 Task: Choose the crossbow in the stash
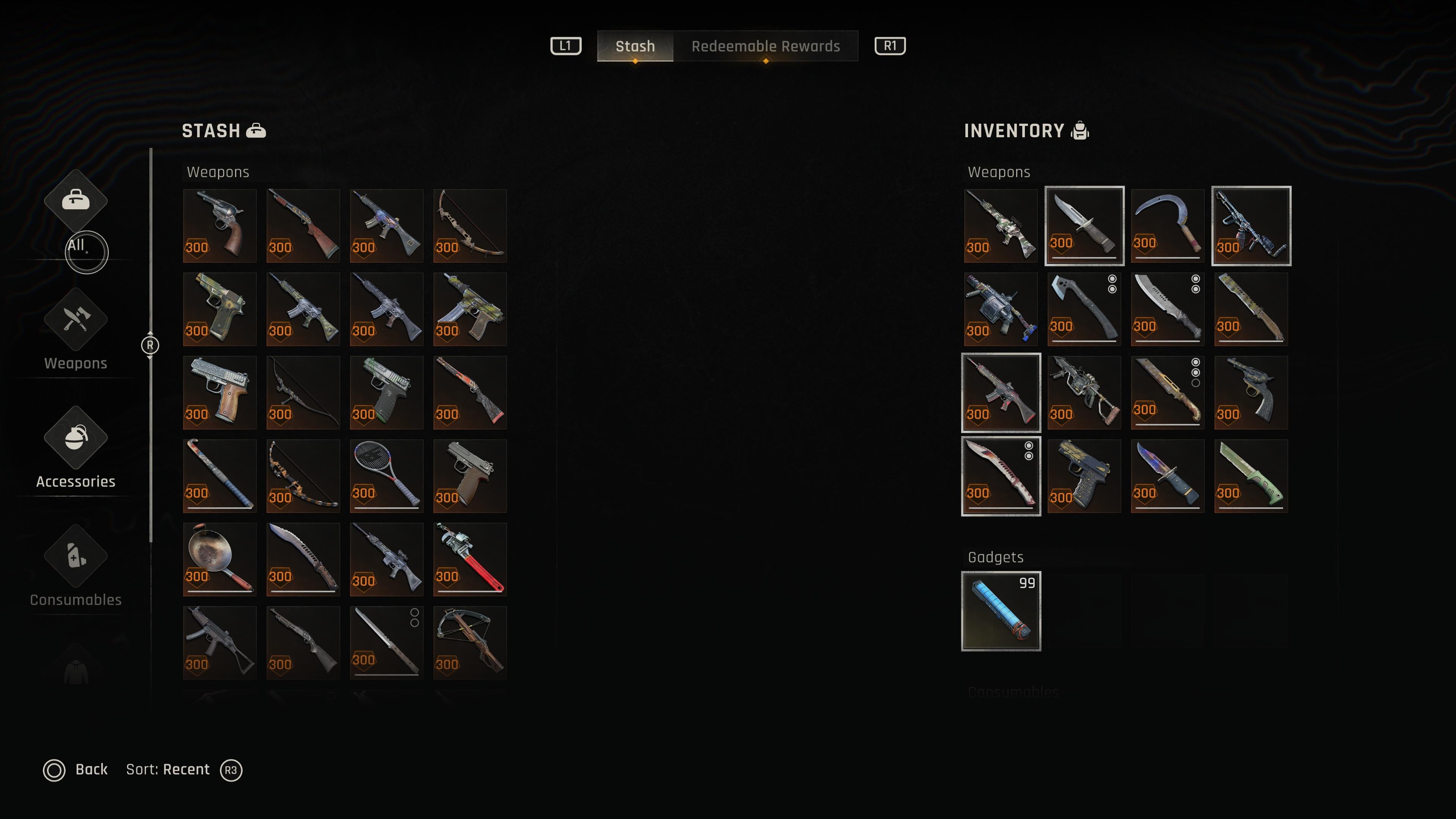[x=470, y=643]
